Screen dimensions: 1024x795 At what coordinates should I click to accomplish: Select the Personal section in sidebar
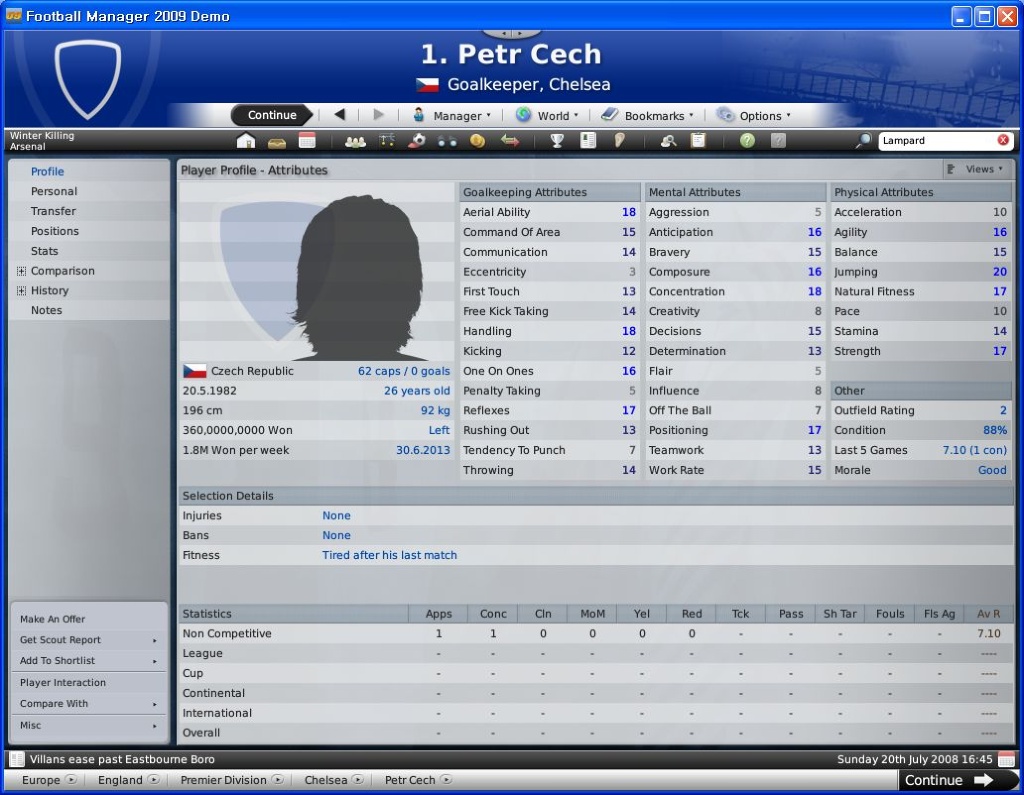[54, 191]
